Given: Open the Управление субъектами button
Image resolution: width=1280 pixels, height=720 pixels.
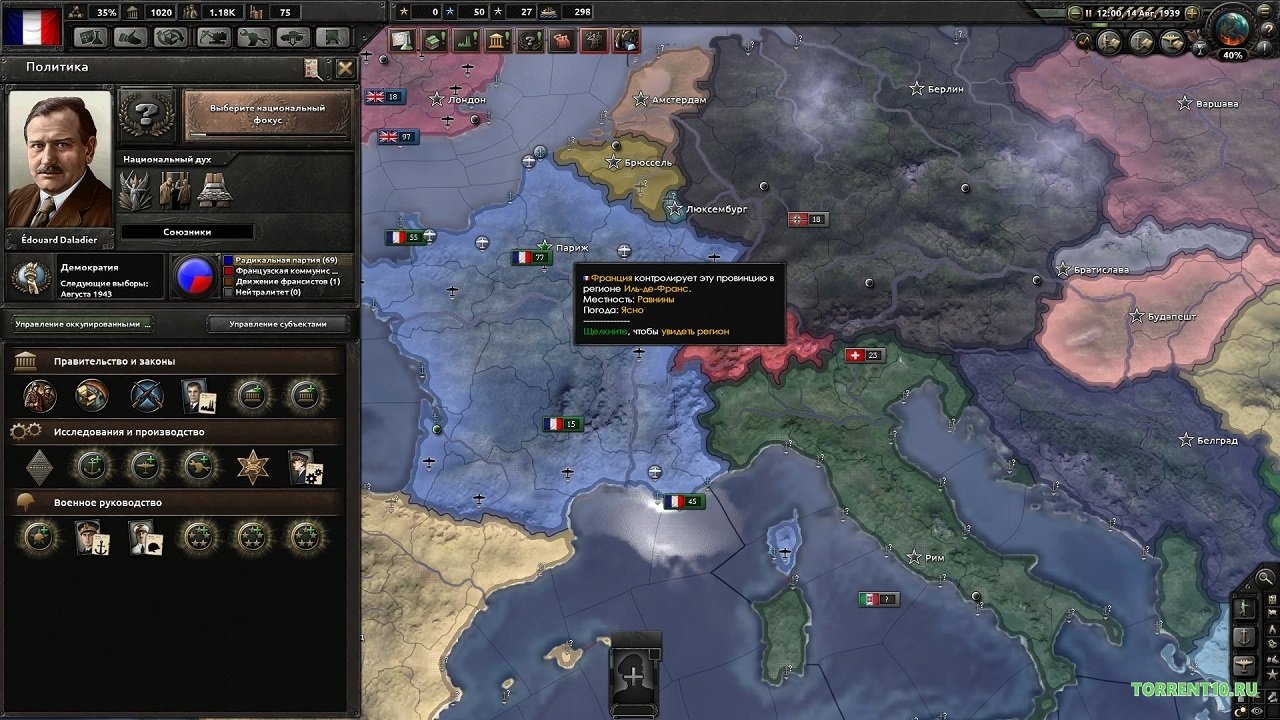Looking at the screenshot, I should (278, 324).
